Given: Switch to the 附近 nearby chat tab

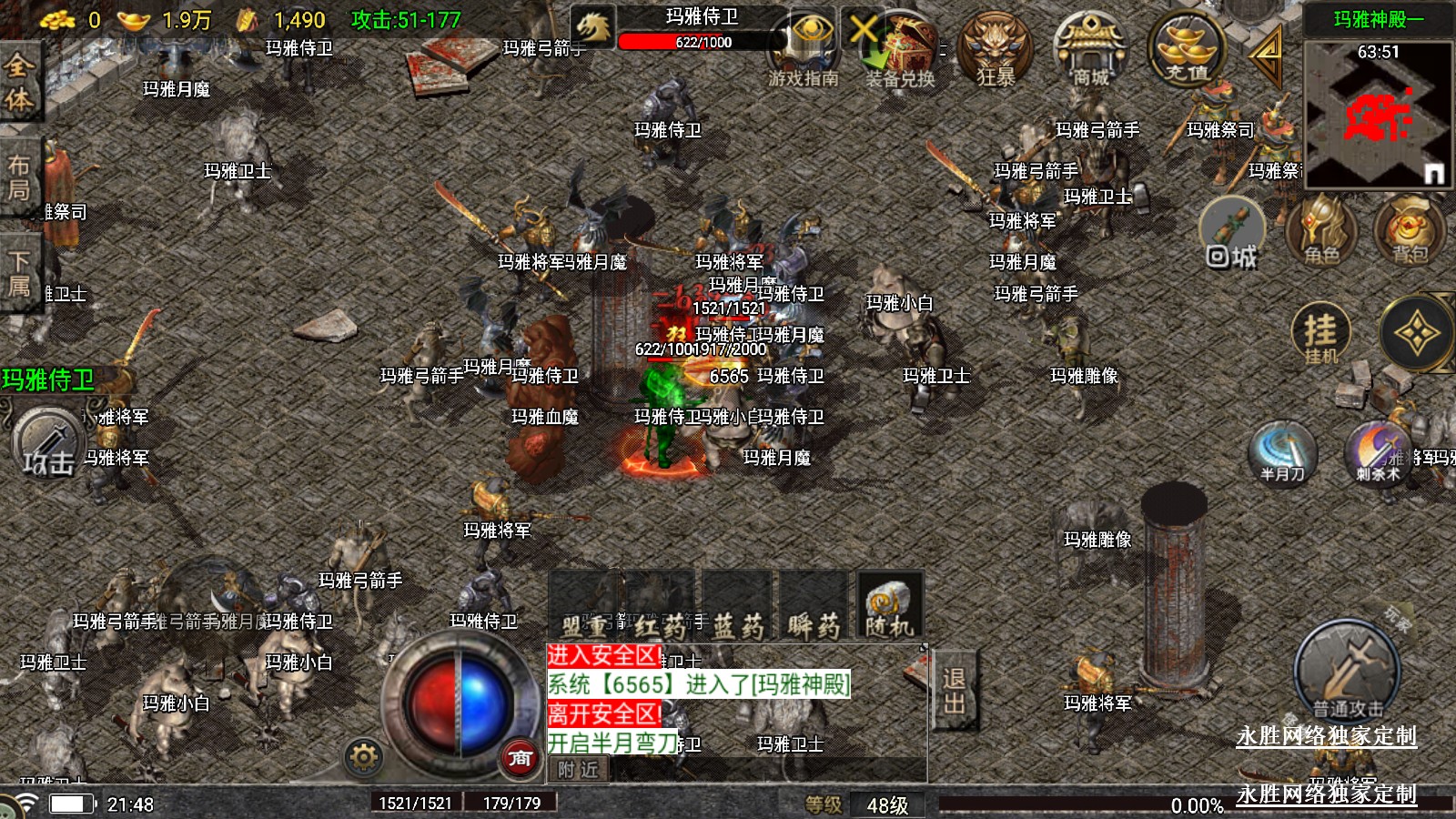Looking at the screenshot, I should pos(579,770).
